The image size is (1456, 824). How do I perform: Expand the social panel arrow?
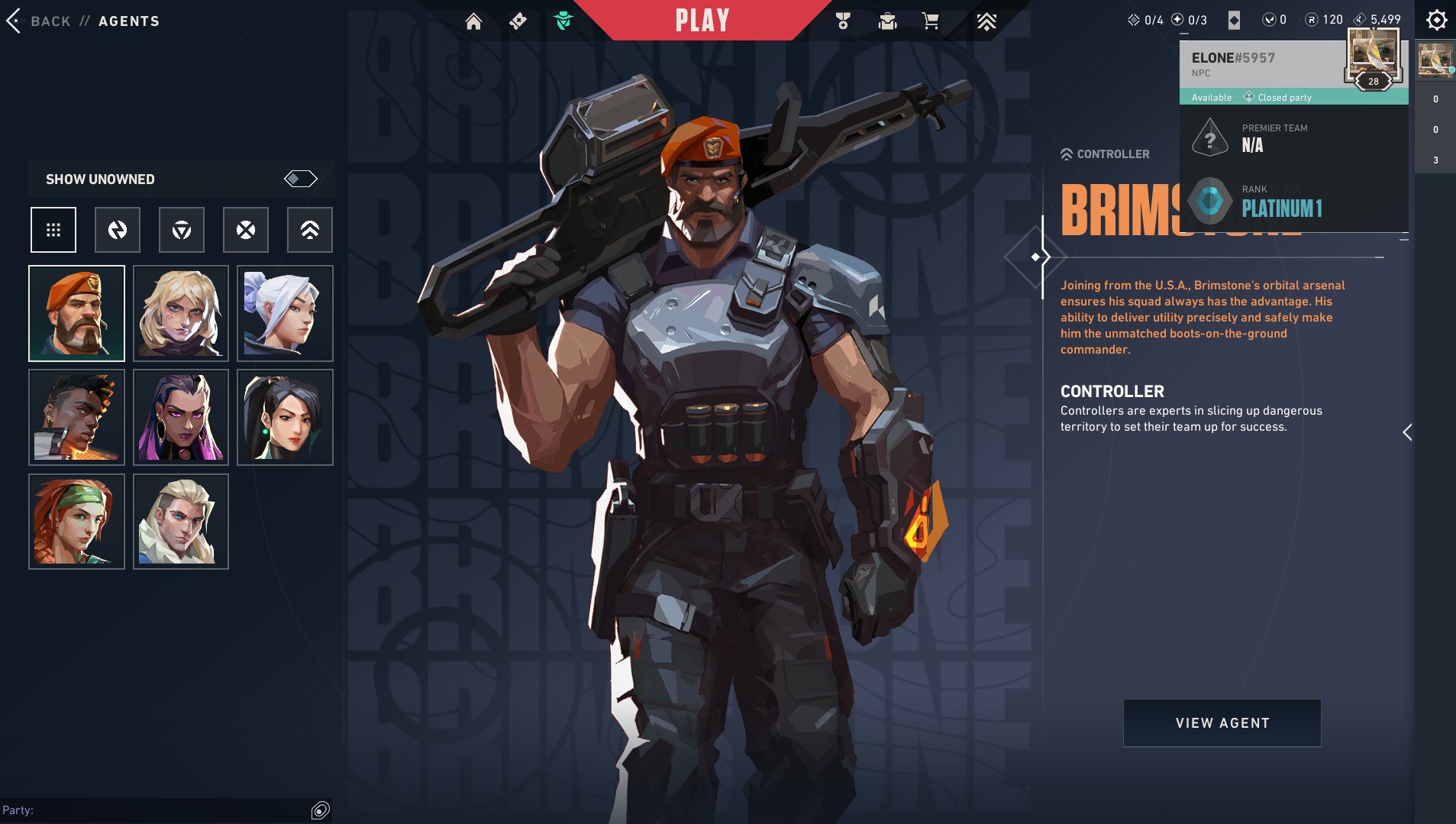(1407, 432)
